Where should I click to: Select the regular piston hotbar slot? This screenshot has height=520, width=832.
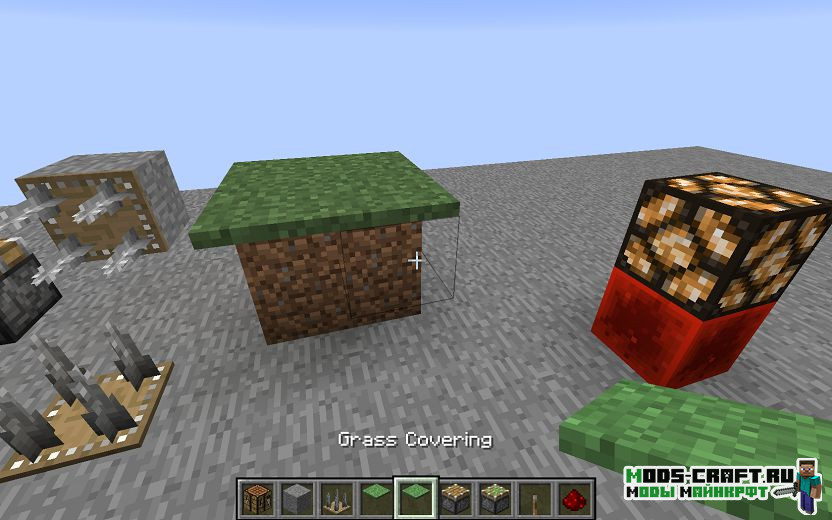(x=455, y=497)
